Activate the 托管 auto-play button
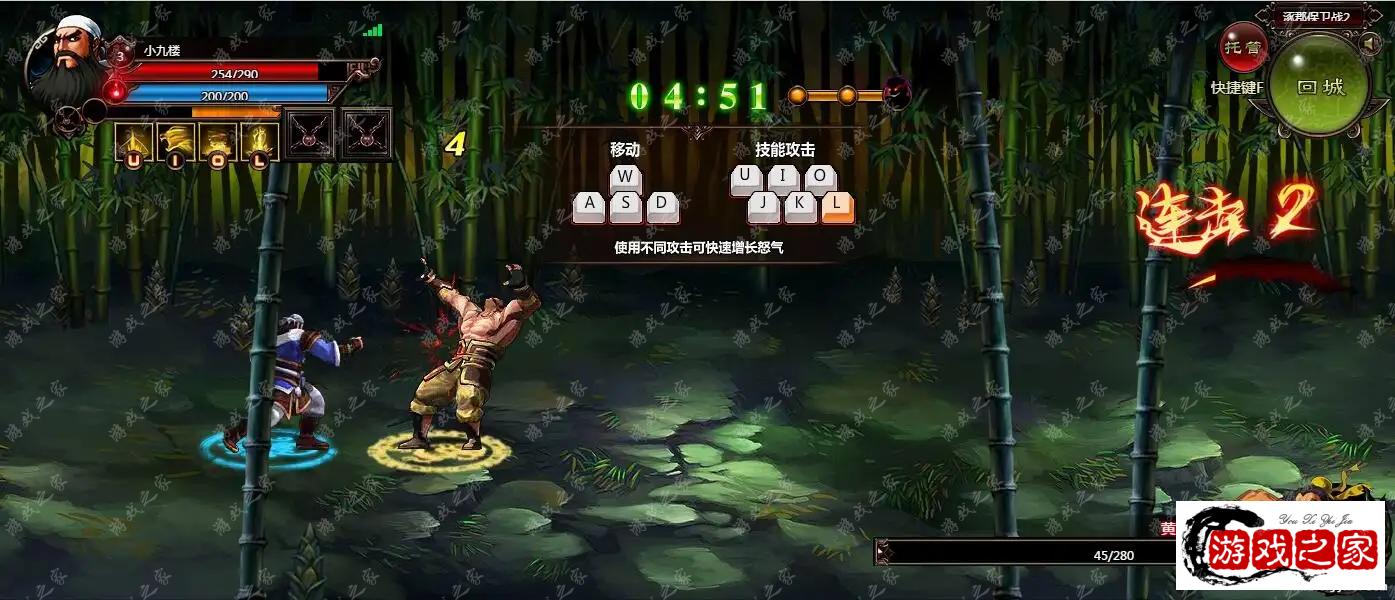The image size is (1395, 600). click(x=1242, y=47)
